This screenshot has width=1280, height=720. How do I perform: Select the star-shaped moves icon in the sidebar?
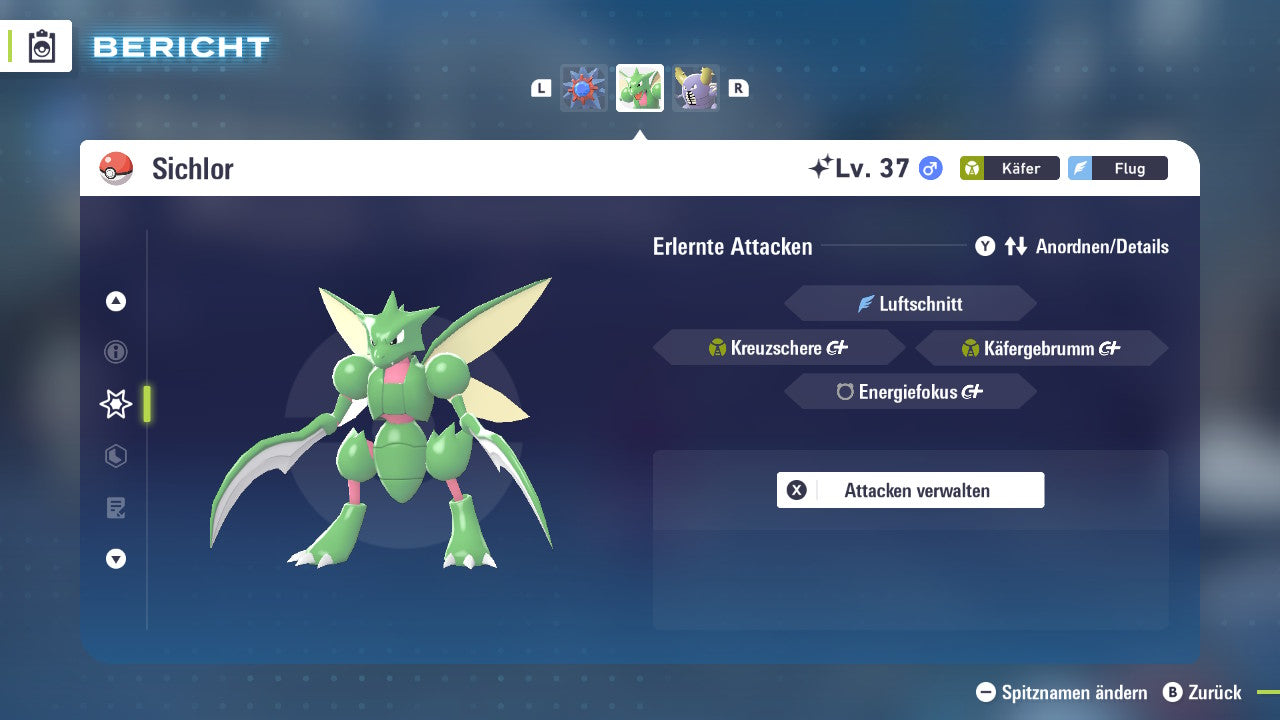coord(115,404)
